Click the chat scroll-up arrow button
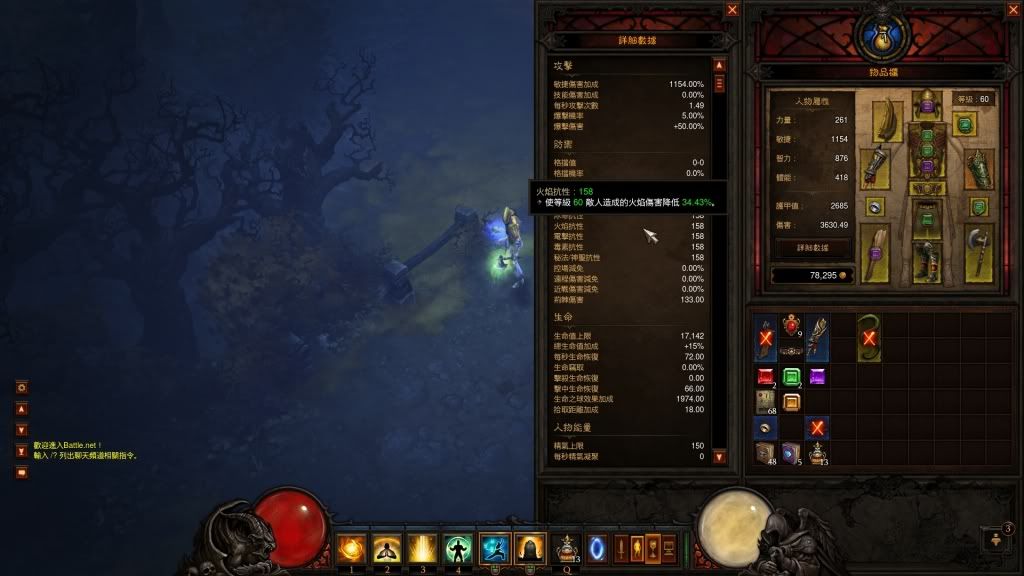The height and width of the screenshot is (576, 1024). tap(21, 409)
